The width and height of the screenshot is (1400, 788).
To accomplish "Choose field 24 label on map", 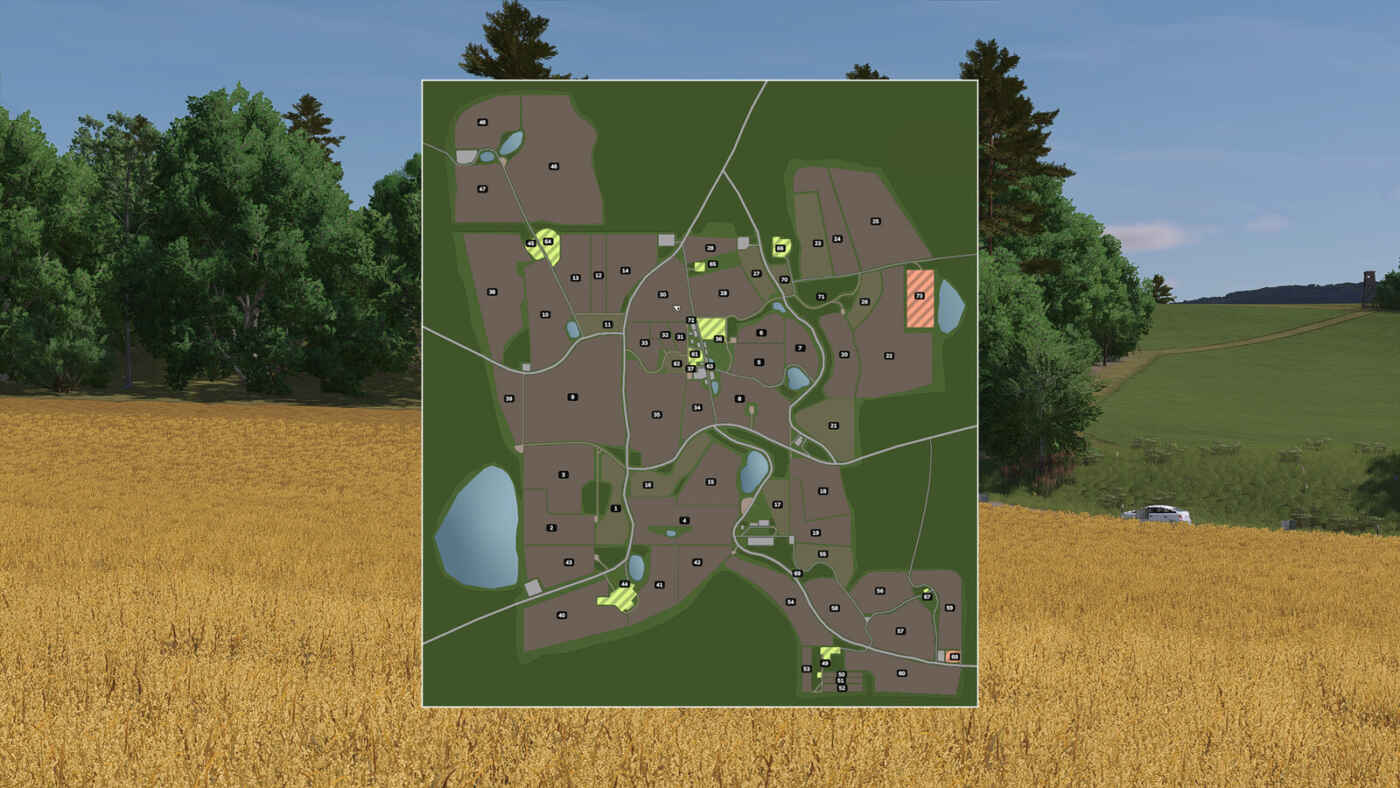I will click(x=837, y=239).
